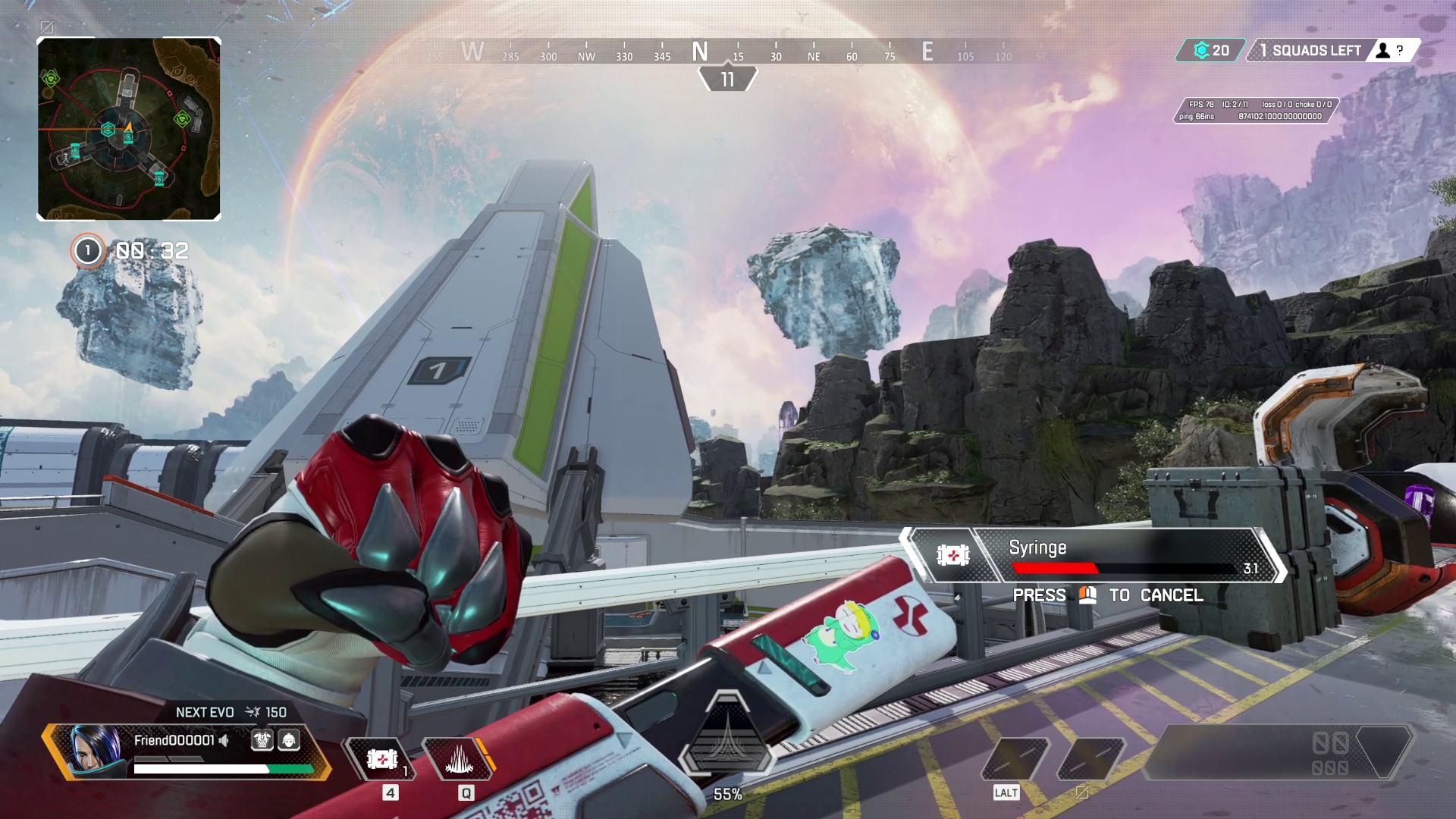Inspect the body armor icon
This screenshot has height=819, width=1456.
[262, 740]
